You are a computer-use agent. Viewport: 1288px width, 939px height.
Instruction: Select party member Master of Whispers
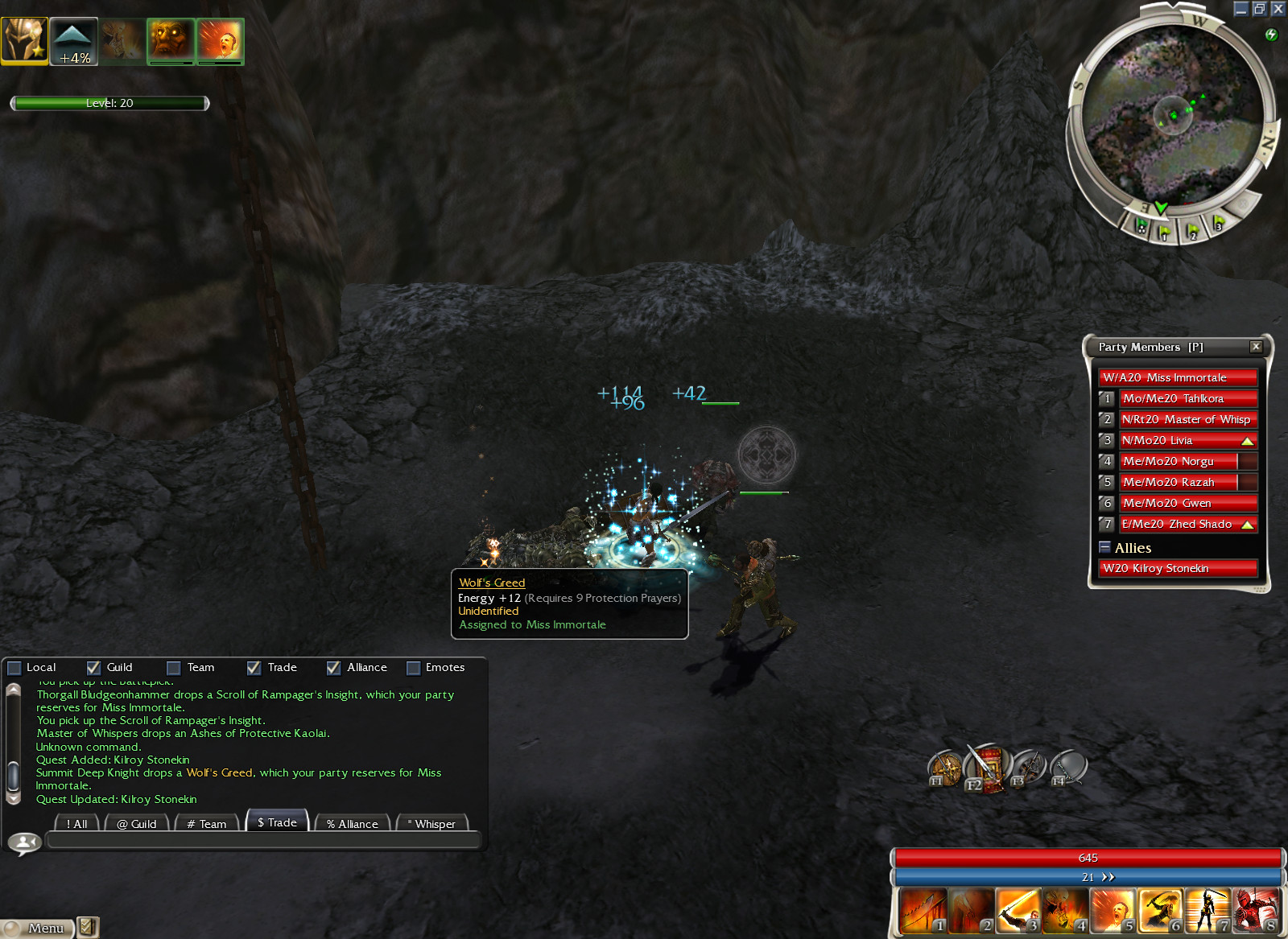[x=1187, y=419]
